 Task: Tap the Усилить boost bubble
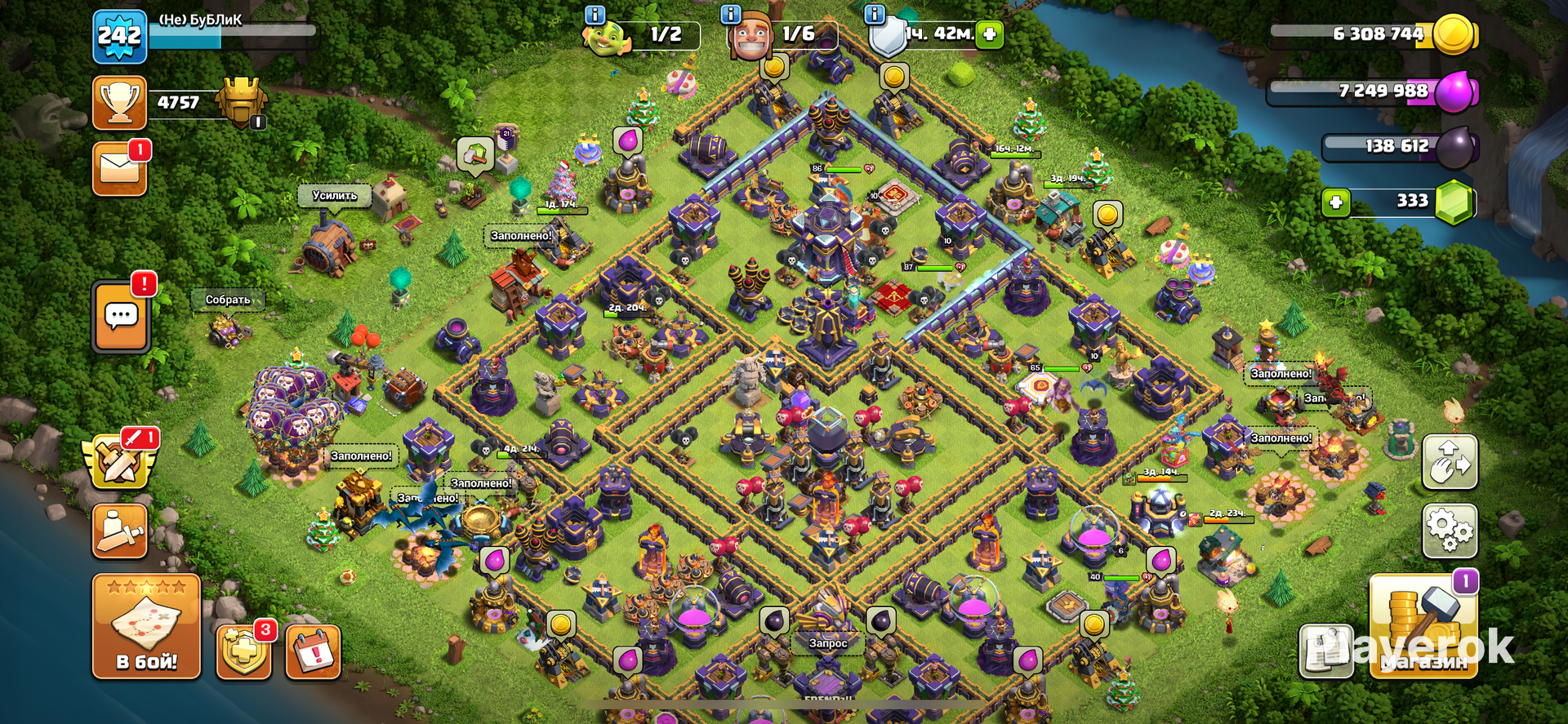(334, 196)
